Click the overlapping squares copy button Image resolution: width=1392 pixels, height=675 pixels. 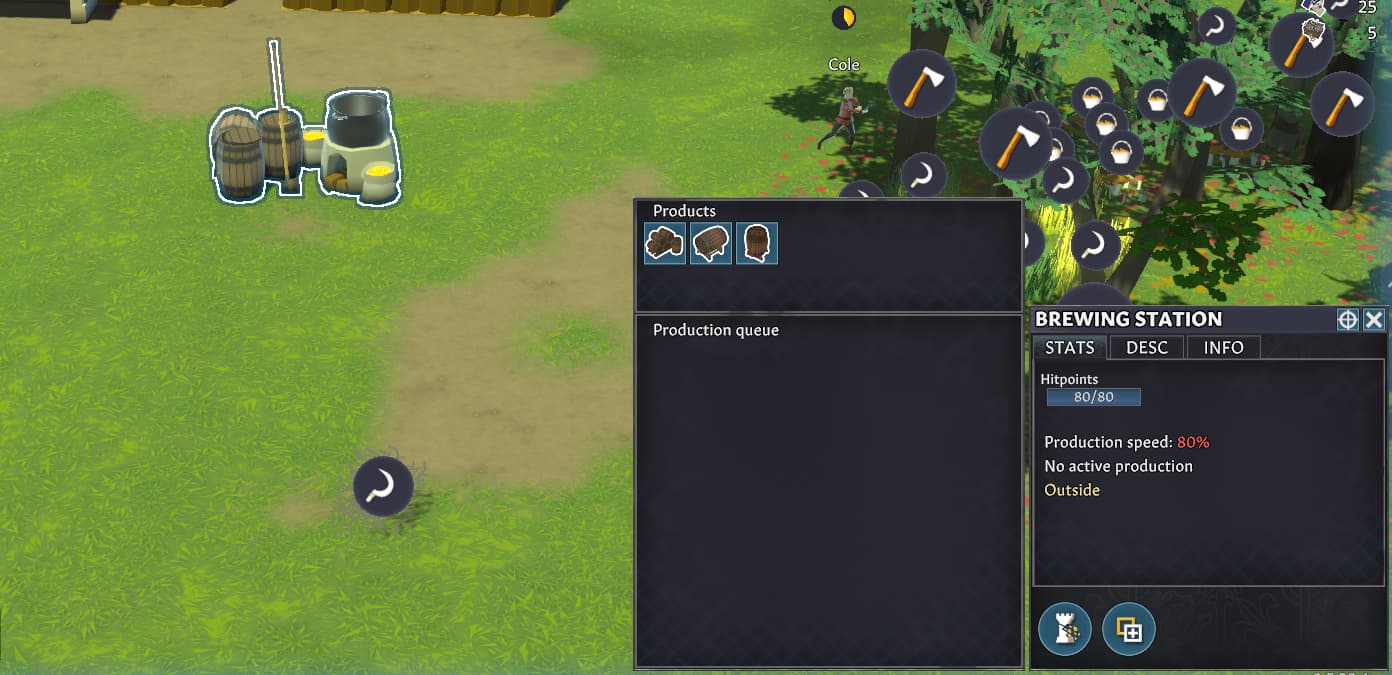1129,629
